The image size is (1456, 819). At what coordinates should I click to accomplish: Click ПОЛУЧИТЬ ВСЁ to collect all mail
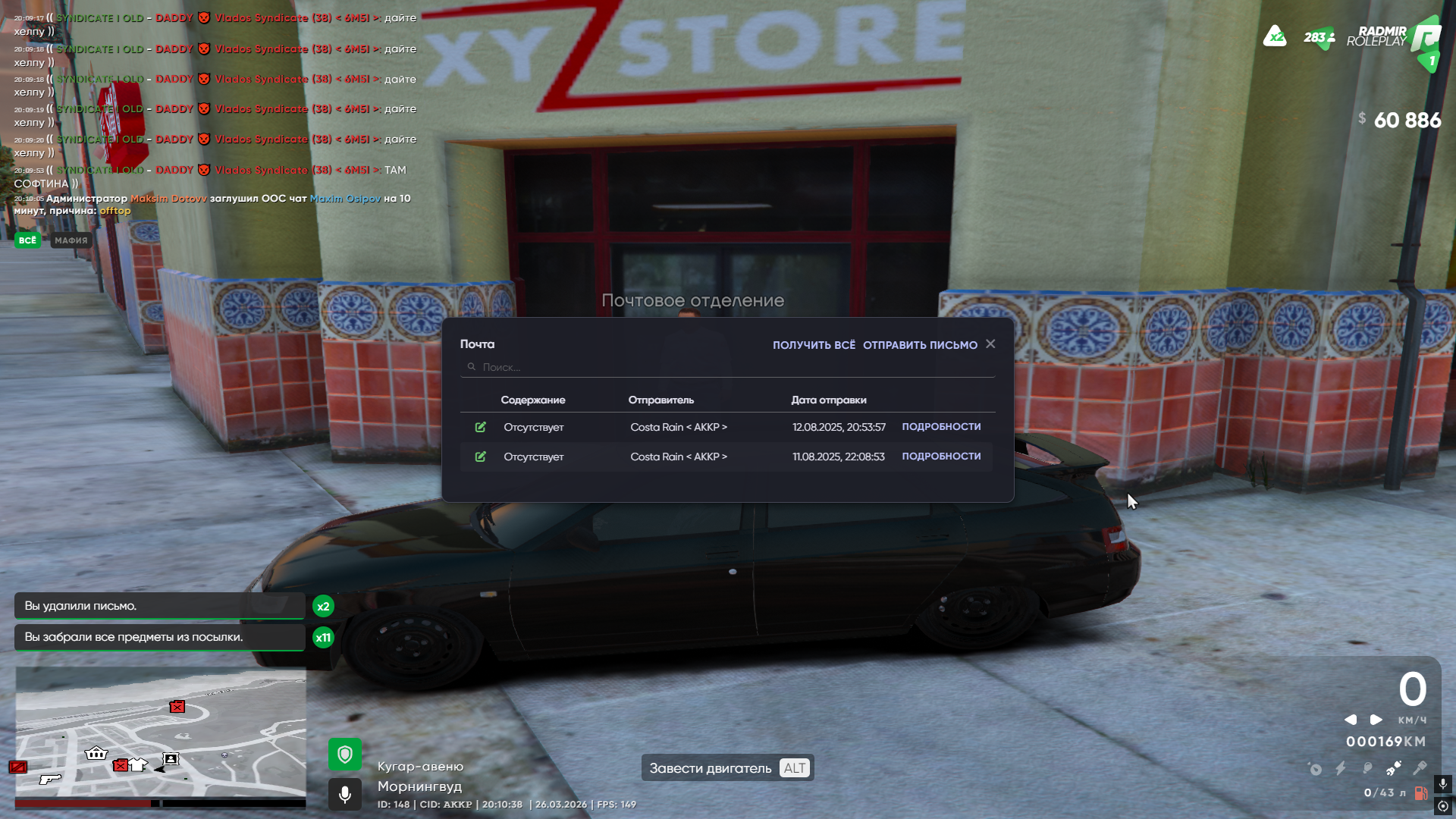tap(814, 345)
